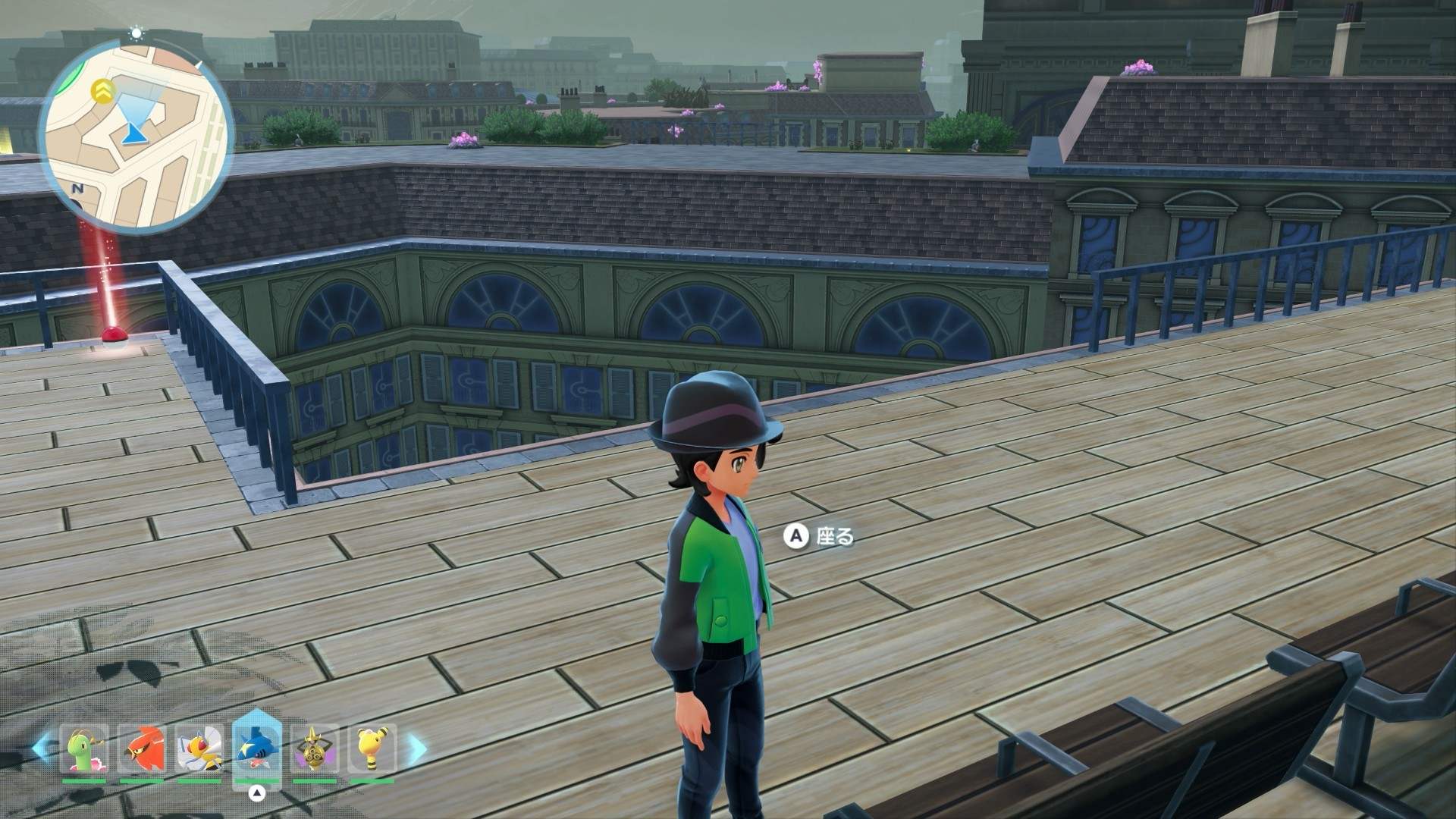The width and height of the screenshot is (1456, 819).
Task: Choose Talonflame from the party bar
Action: (x=142, y=748)
